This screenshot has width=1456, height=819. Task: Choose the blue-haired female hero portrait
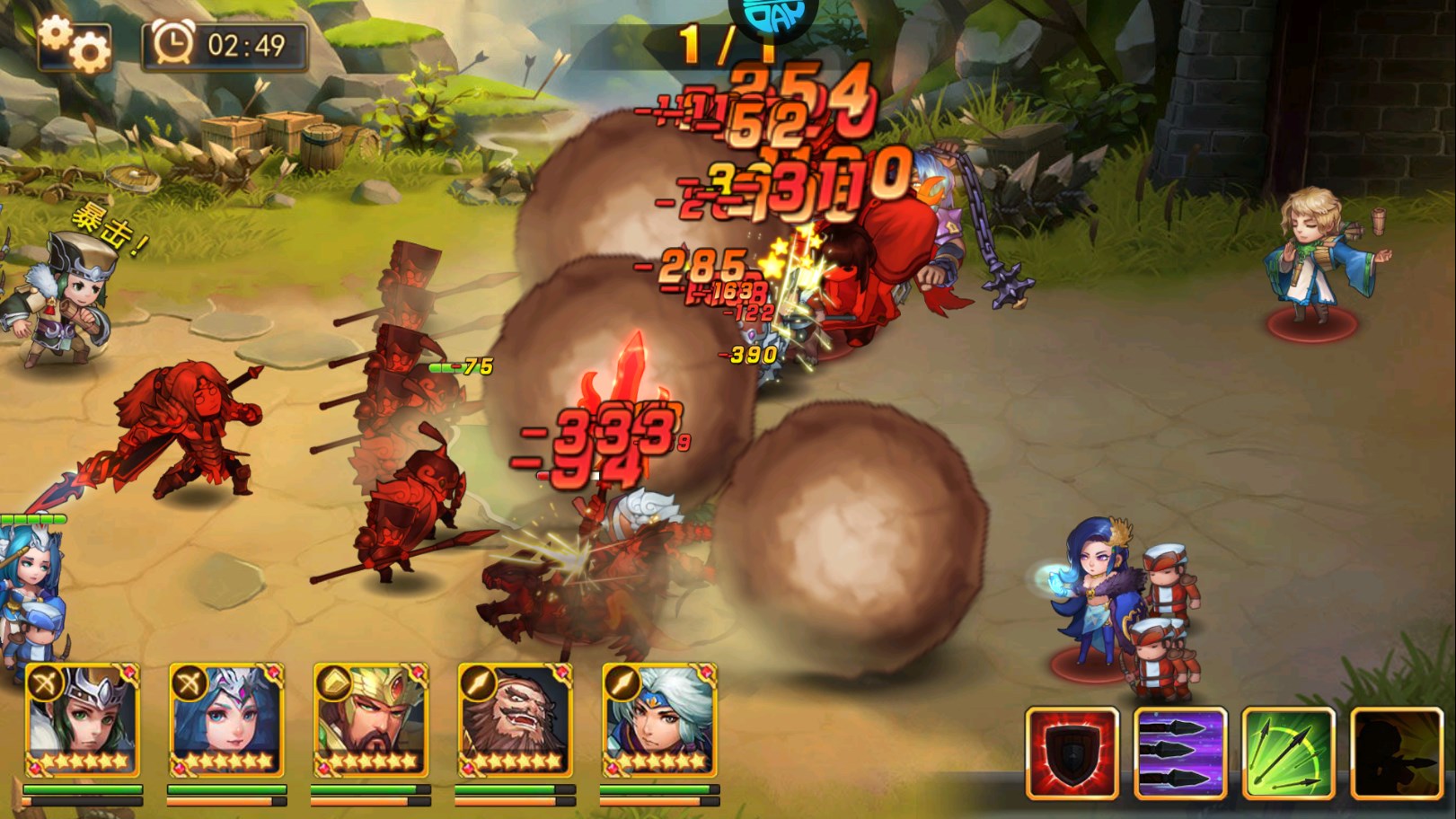click(226, 720)
